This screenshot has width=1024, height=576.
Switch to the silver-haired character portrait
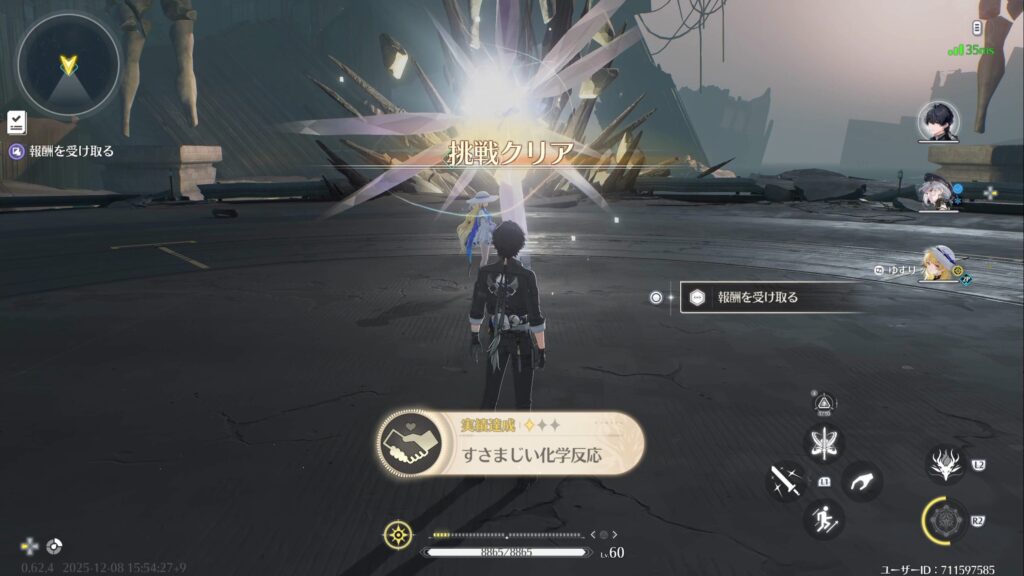pyautogui.click(x=938, y=194)
